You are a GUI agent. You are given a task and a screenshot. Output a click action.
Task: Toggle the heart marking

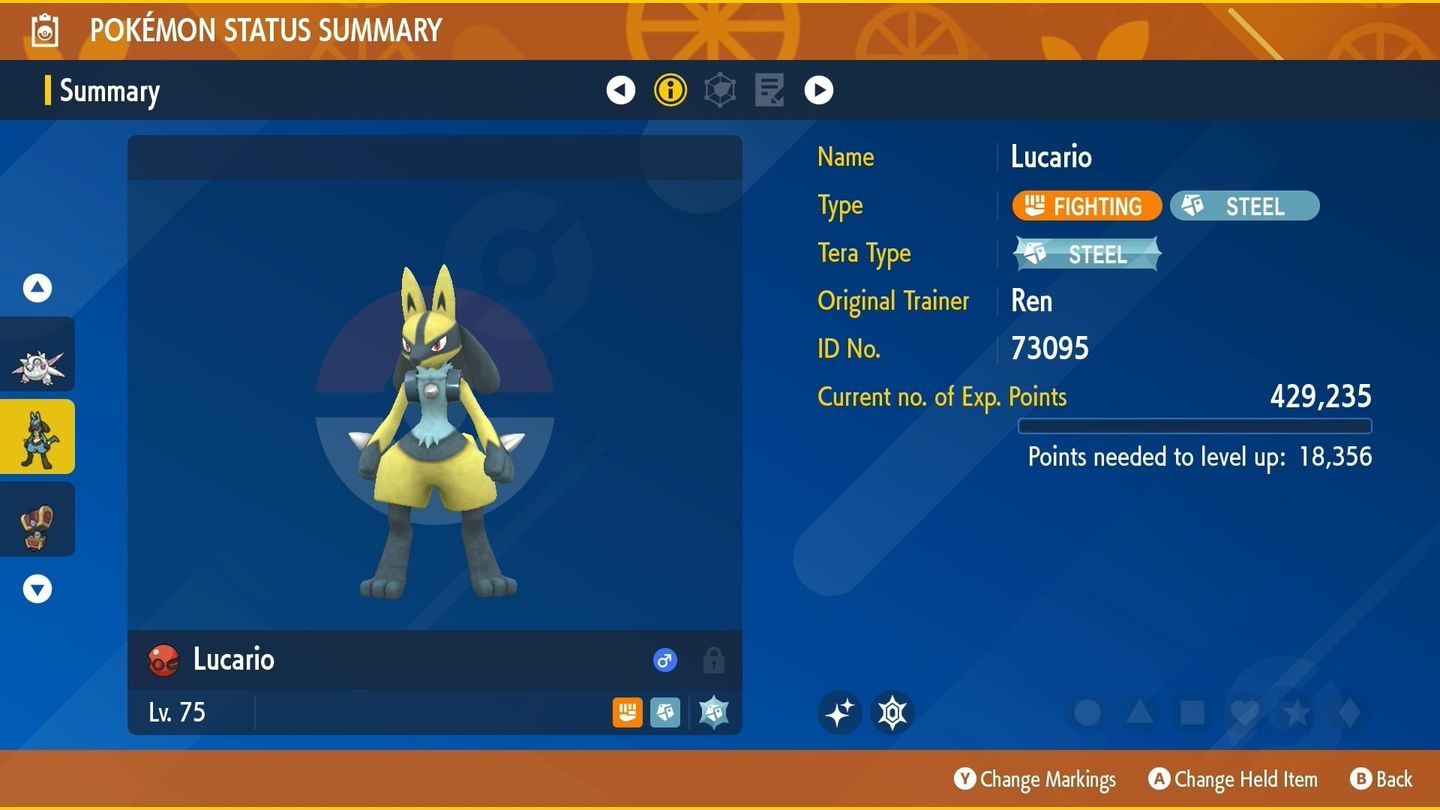pos(1244,713)
